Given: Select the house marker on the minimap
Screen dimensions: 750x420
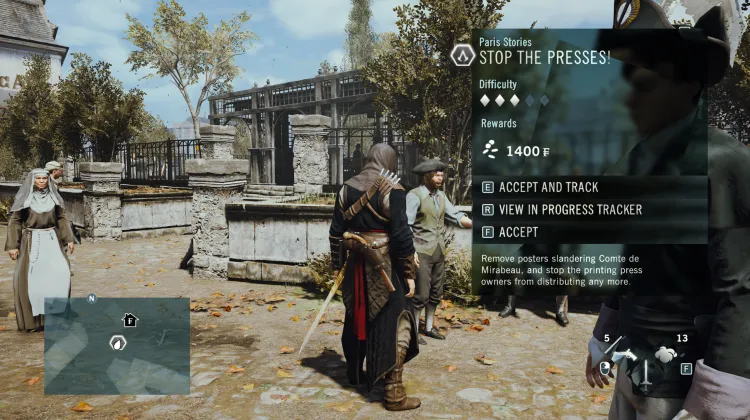Looking at the screenshot, I should 129,320.
